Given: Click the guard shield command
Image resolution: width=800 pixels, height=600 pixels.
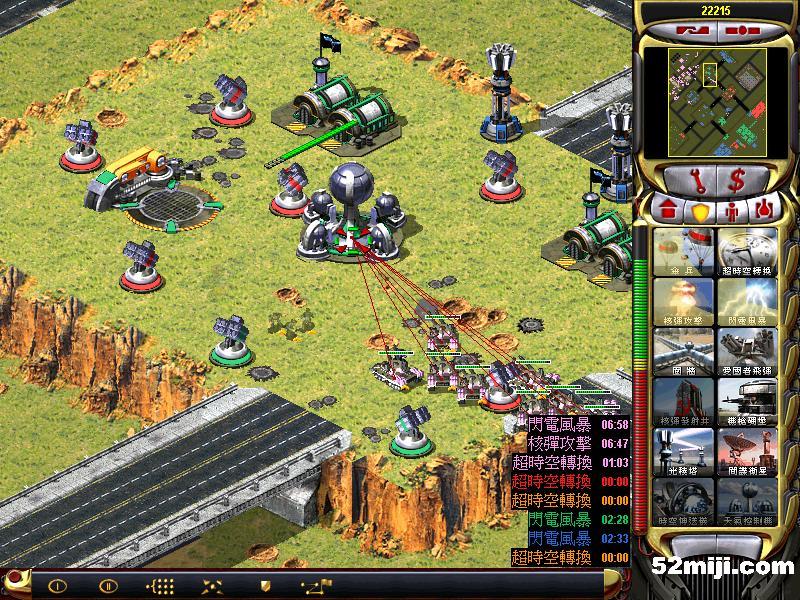Looking at the screenshot, I should click(265, 586).
